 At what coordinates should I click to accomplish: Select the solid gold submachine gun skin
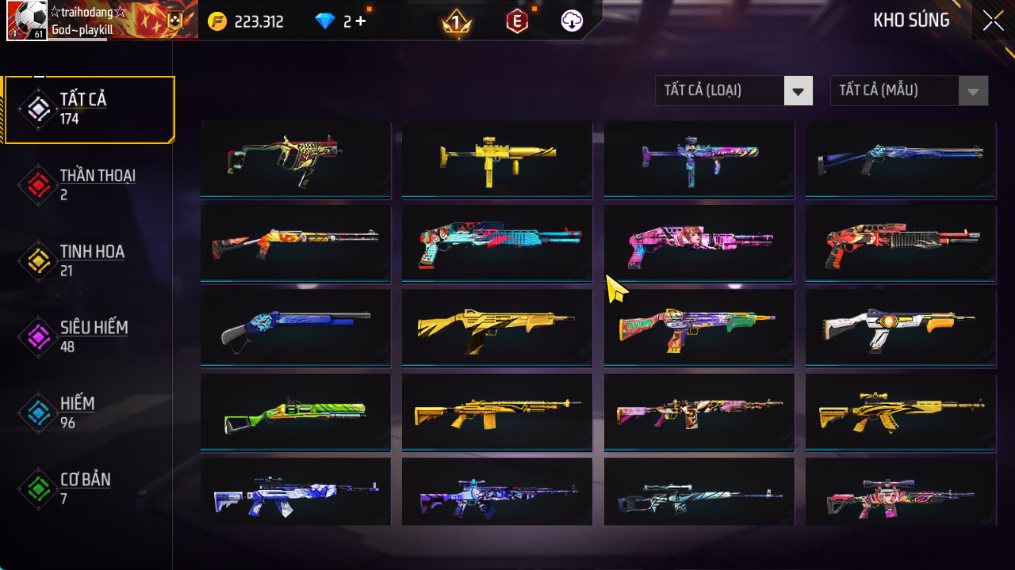click(x=496, y=158)
